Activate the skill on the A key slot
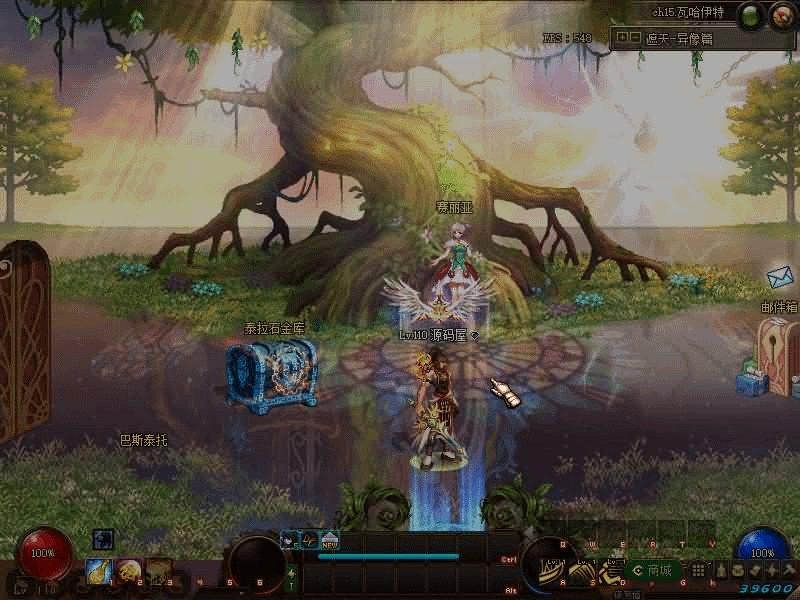This screenshot has width=800, height=600. (554, 570)
